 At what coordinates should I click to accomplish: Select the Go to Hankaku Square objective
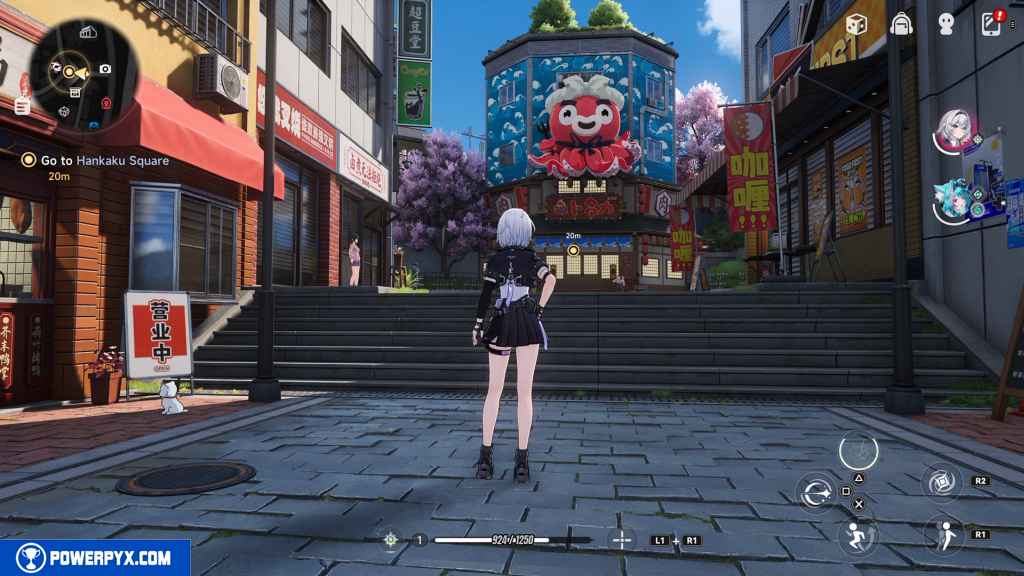(97, 160)
